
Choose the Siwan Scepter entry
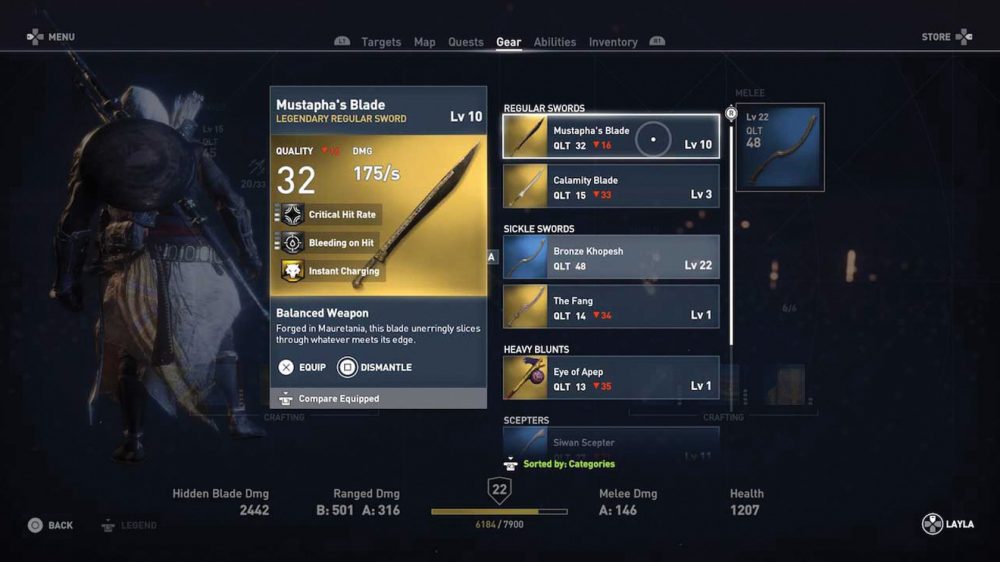point(611,442)
